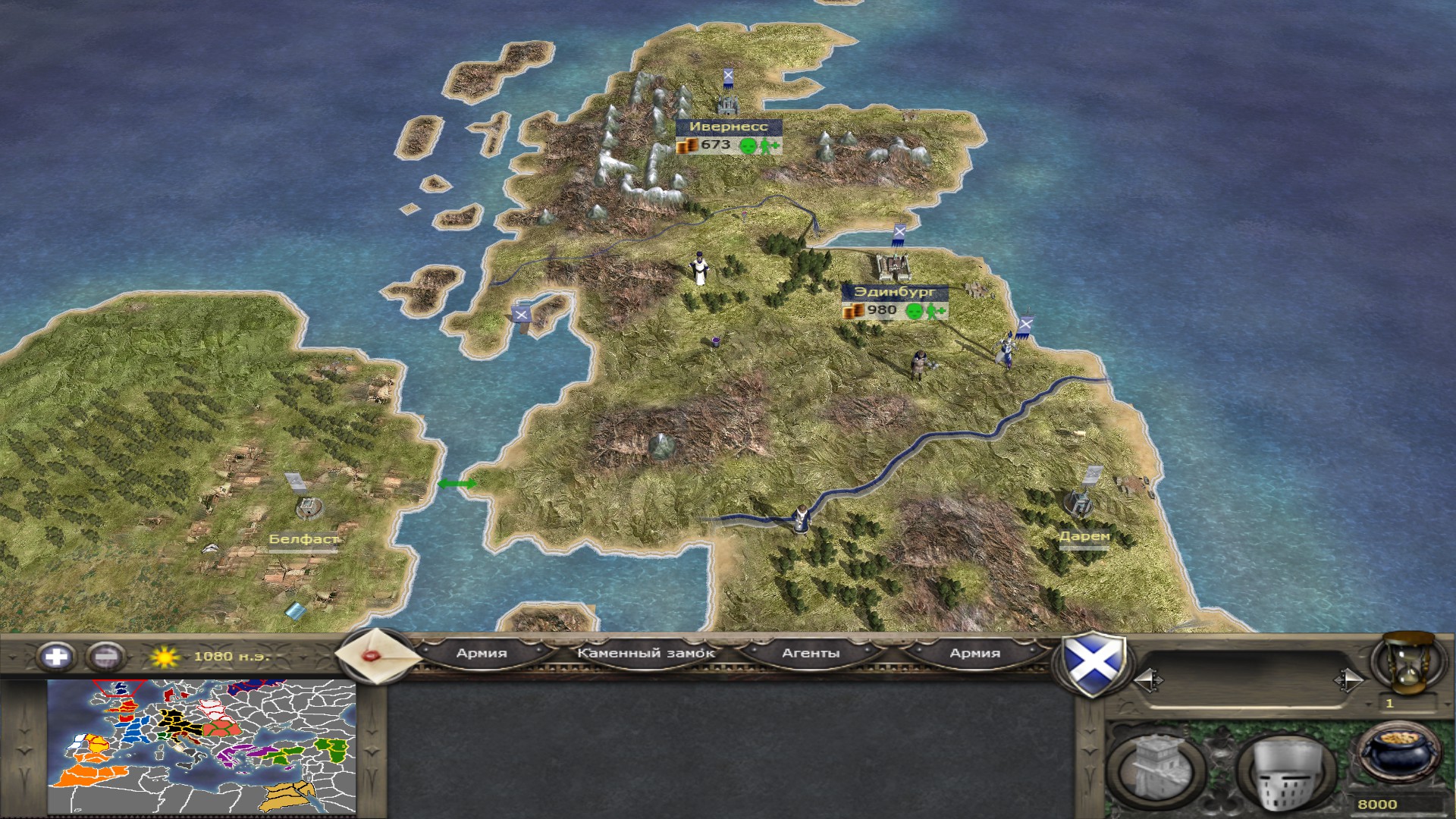
Task: Switch to the Агенты tab
Action: pos(811,653)
